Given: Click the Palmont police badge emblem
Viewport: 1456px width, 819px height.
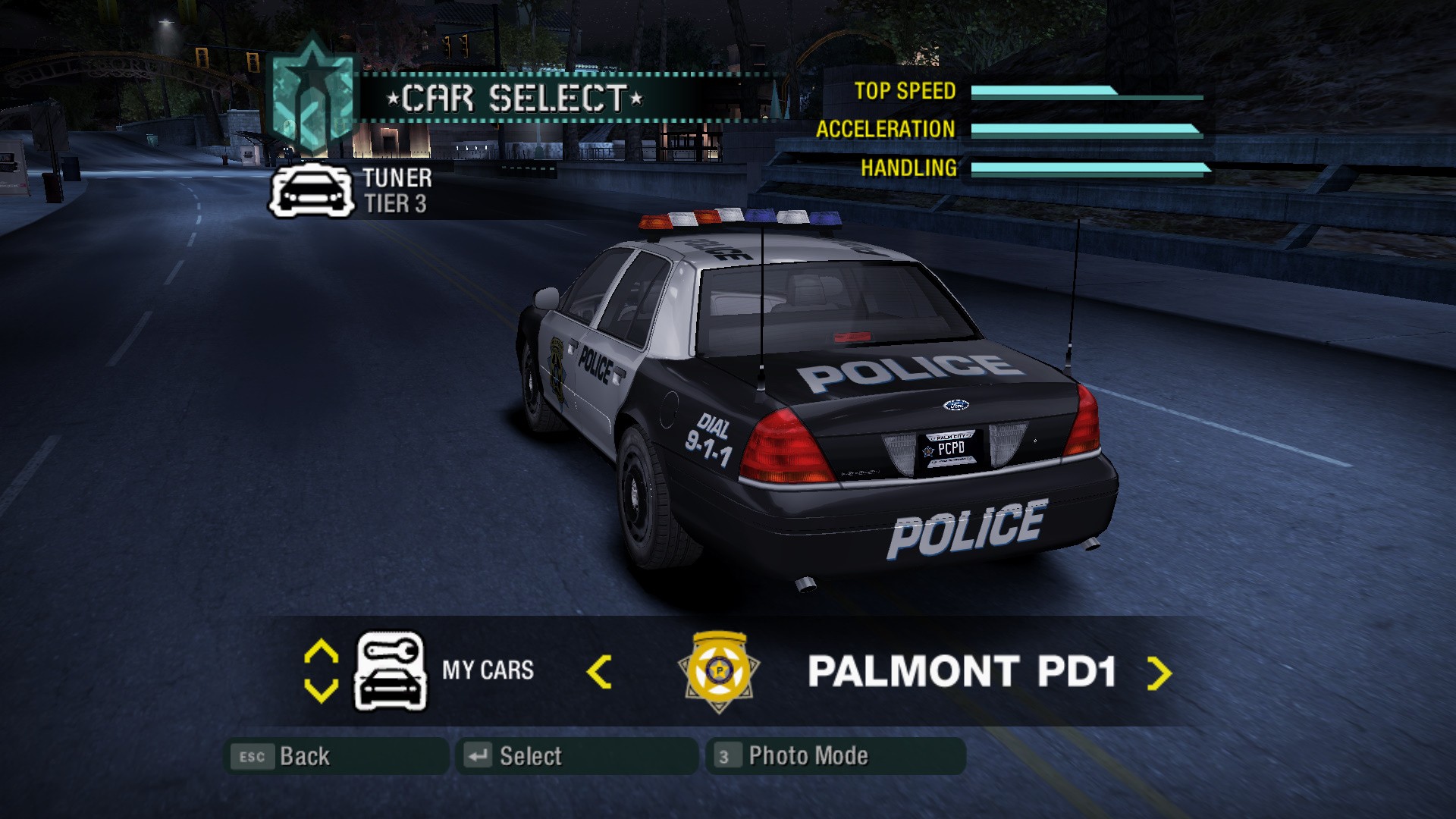Looking at the screenshot, I should (x=719, y=672).
